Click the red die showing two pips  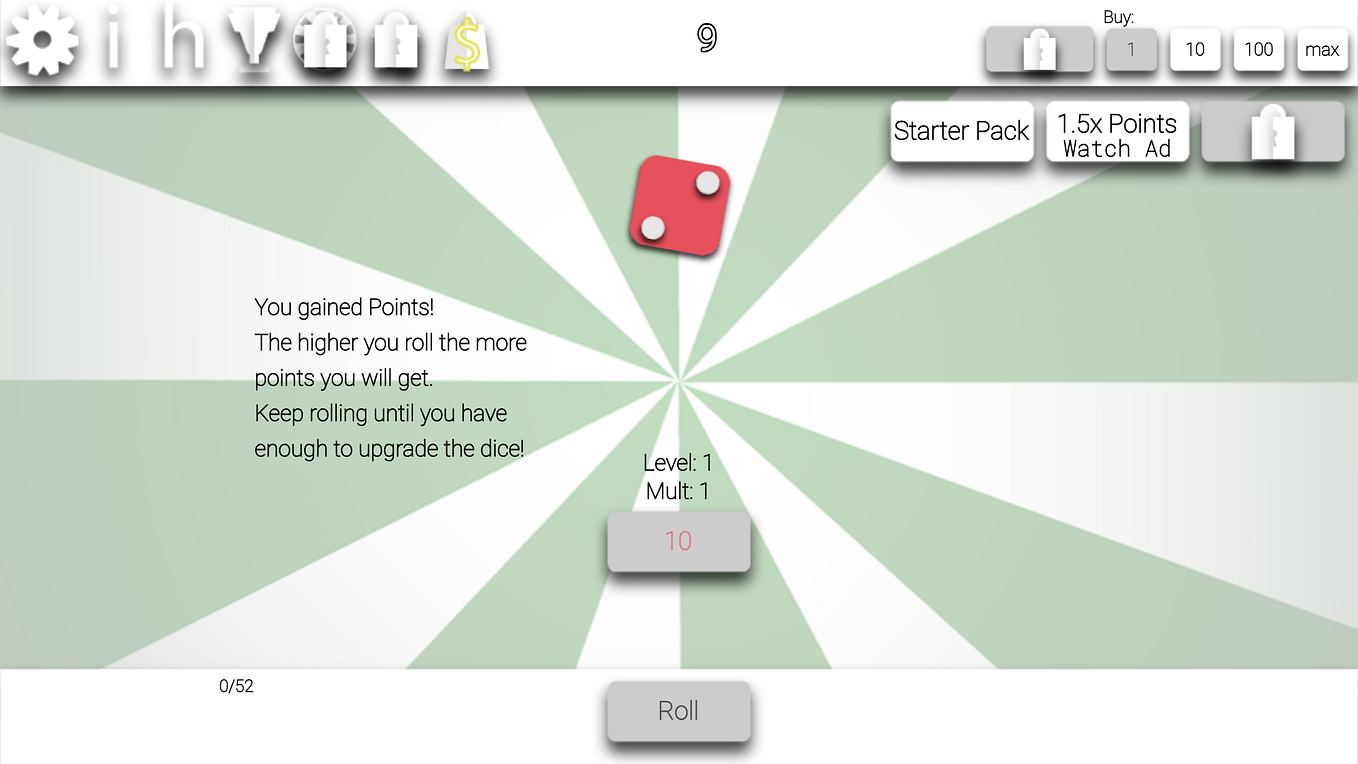click(x=678, y=206)
